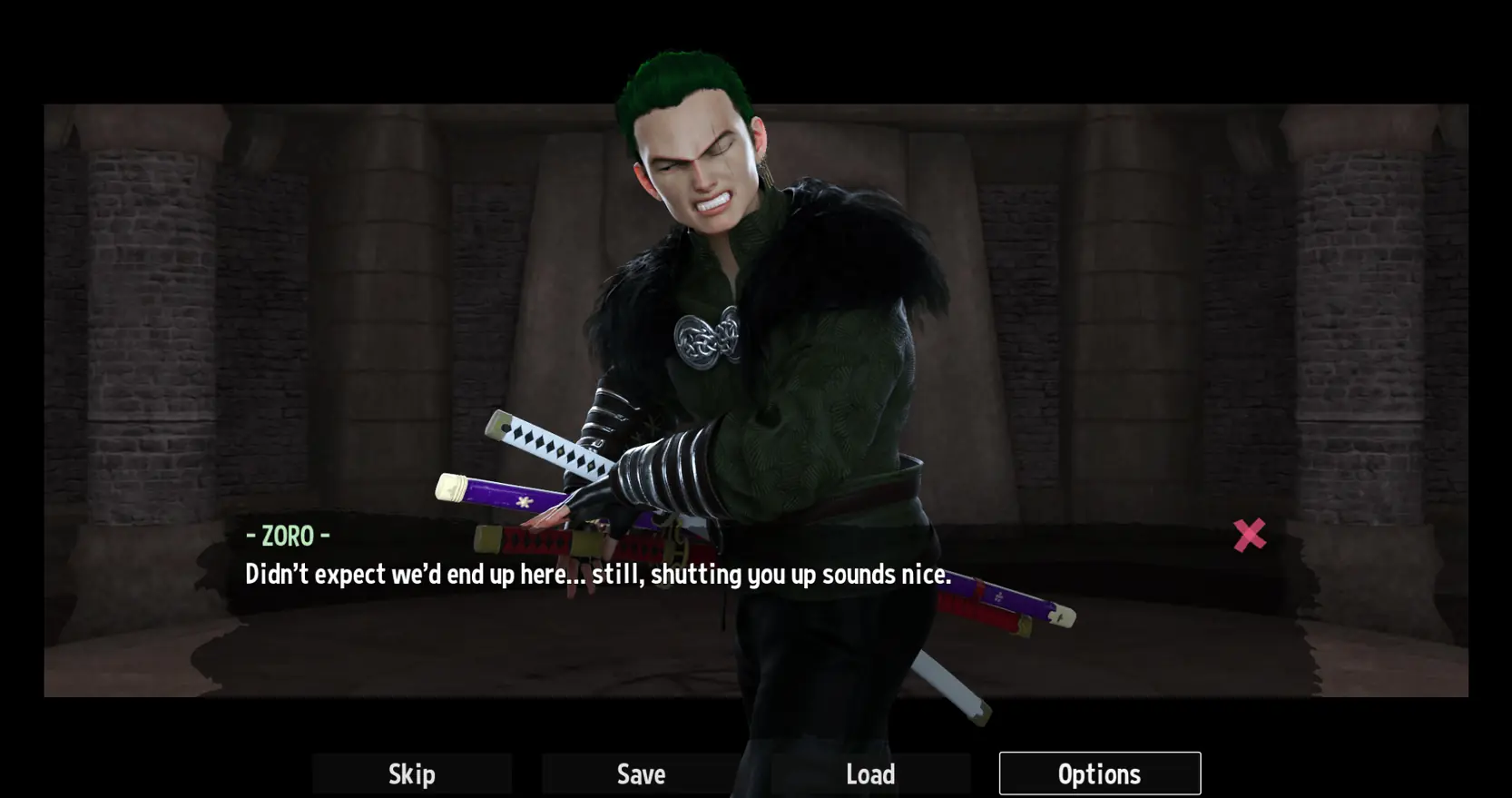The height and width of the screenshot is (798, 1512).
Task: Open the Options menu
Action: 1099,773
